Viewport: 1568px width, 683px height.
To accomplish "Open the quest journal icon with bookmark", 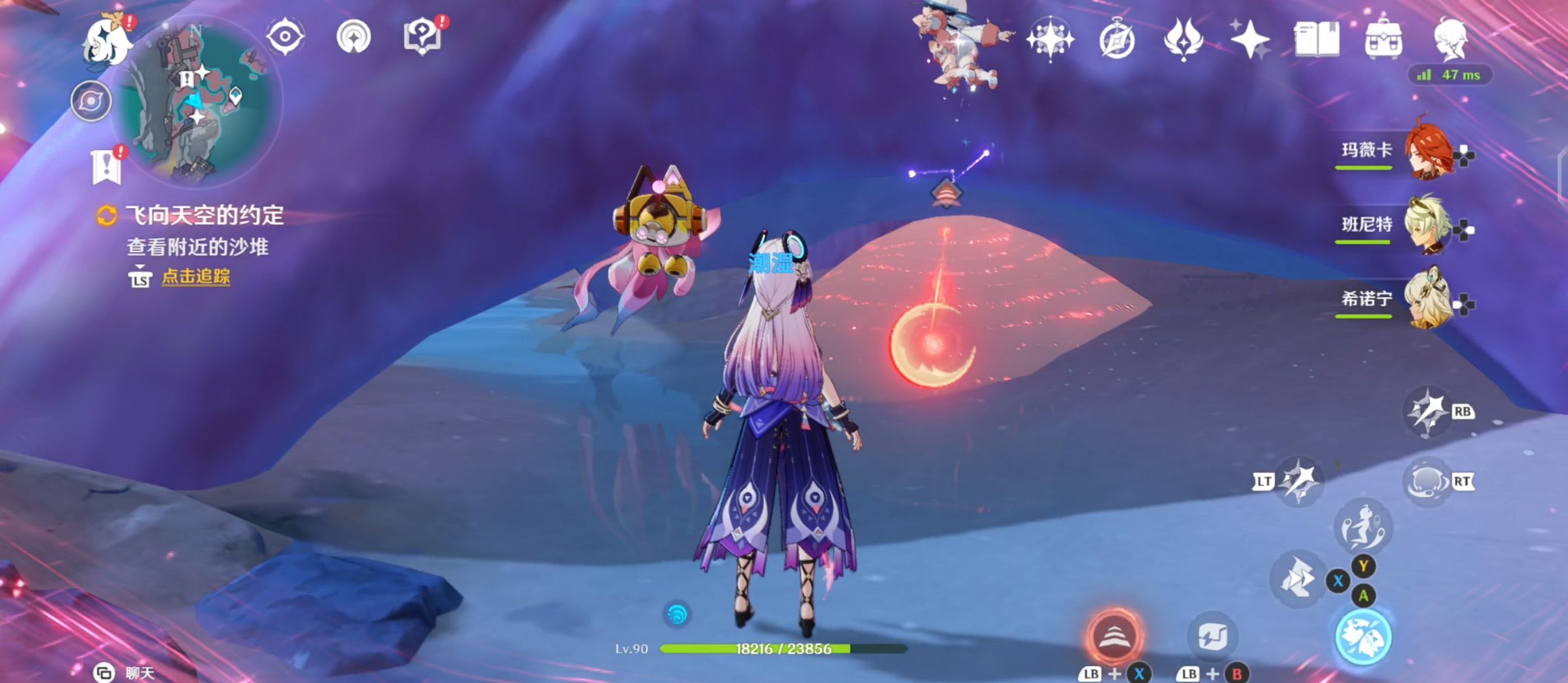I will pos(106,165).
